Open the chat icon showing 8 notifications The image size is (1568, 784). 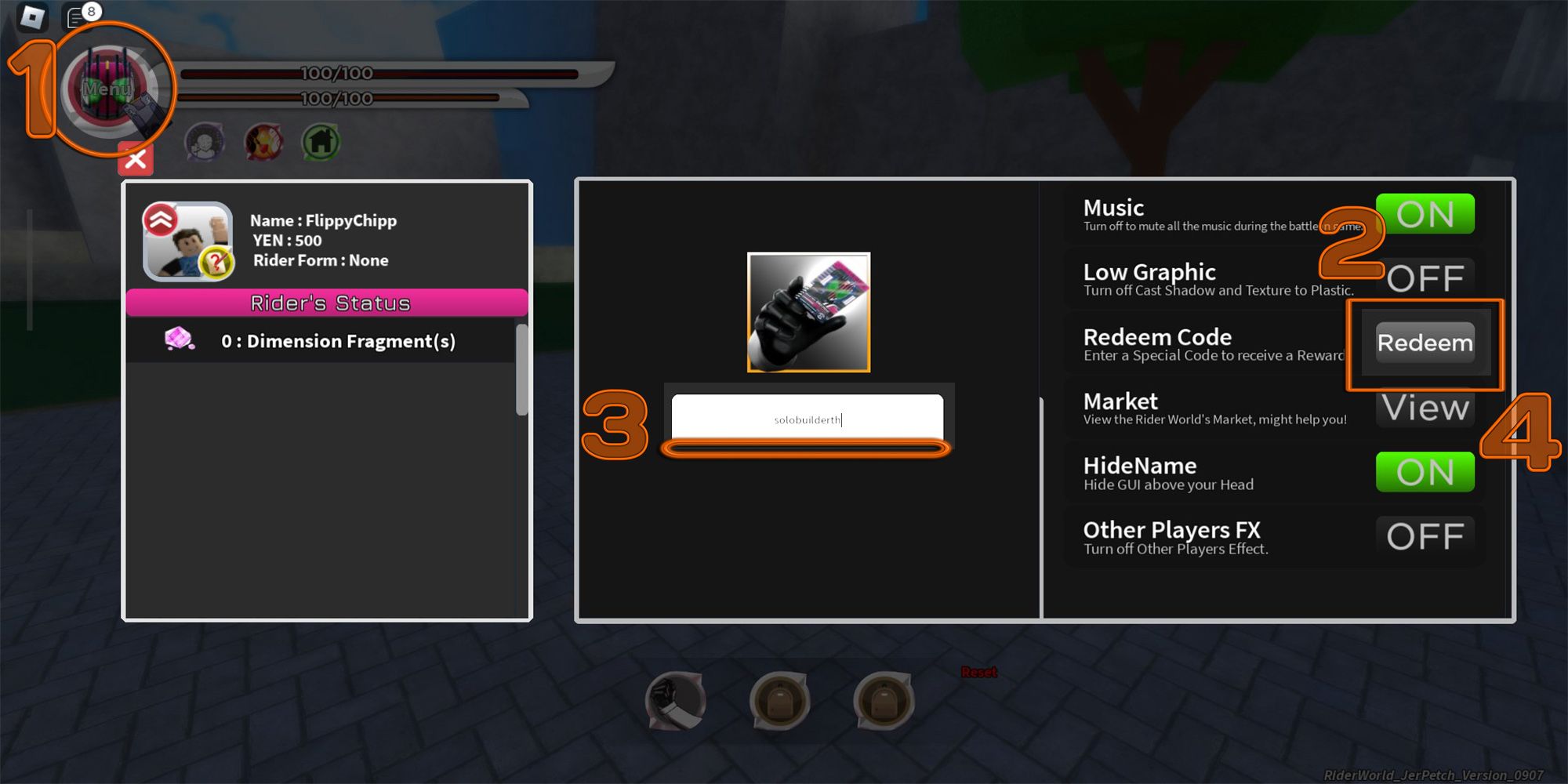coord(76,17)
